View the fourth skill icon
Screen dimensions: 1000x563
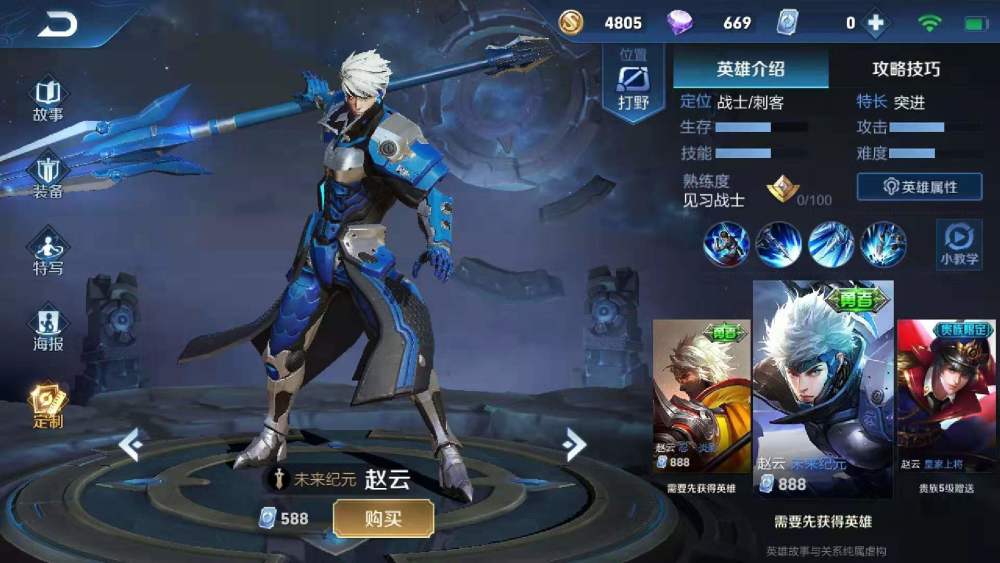pyautogui.click(x=883, y=243)
